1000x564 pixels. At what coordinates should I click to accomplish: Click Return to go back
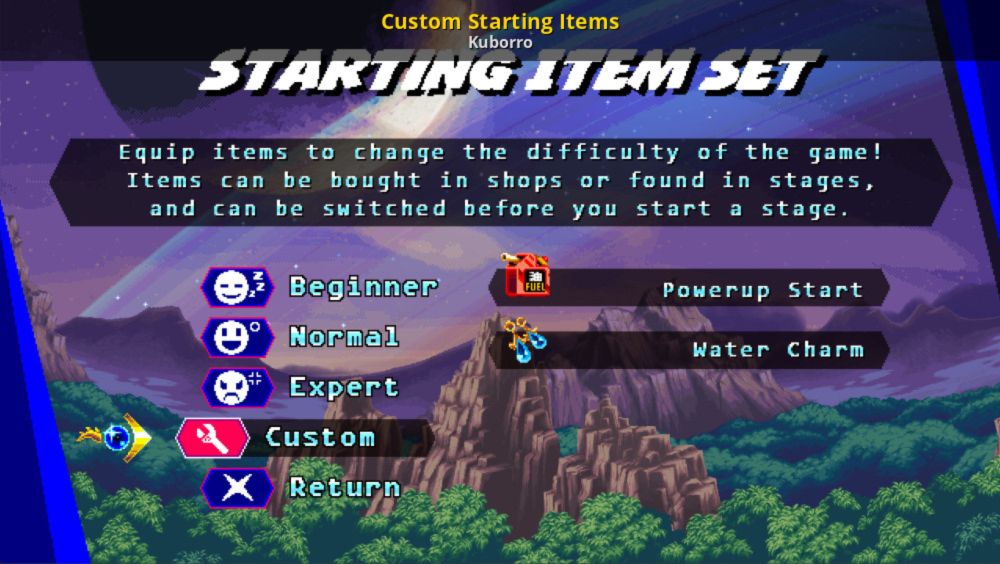tap(344, 488)
